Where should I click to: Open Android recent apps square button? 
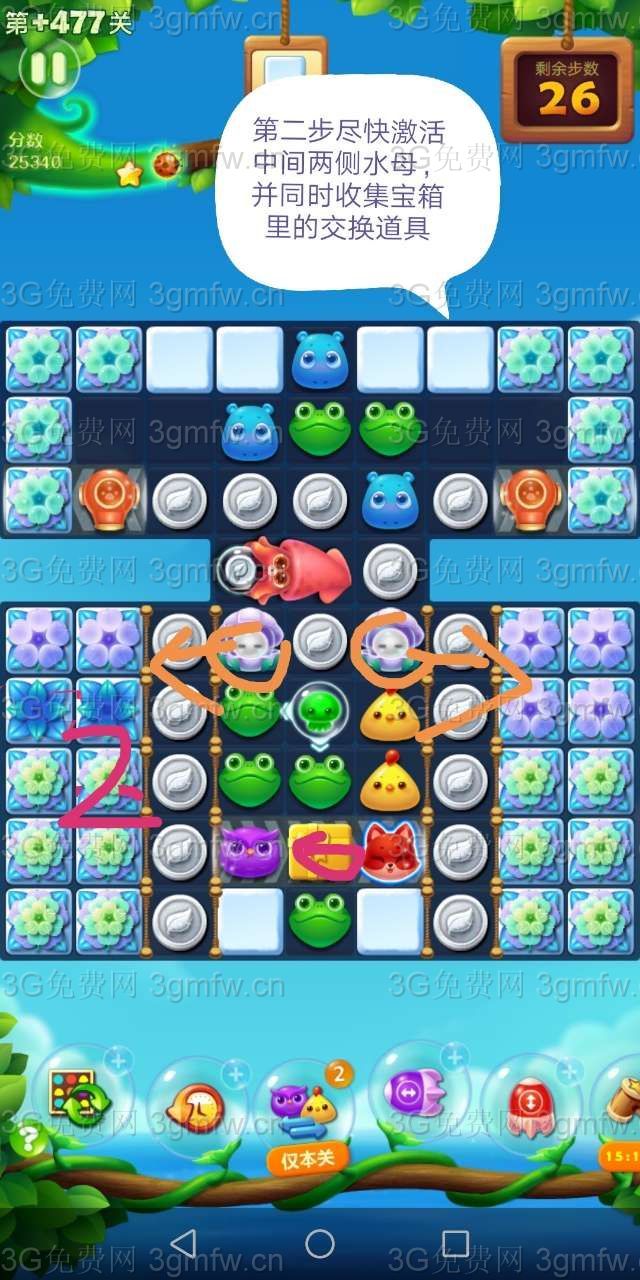pos(455,1243)
